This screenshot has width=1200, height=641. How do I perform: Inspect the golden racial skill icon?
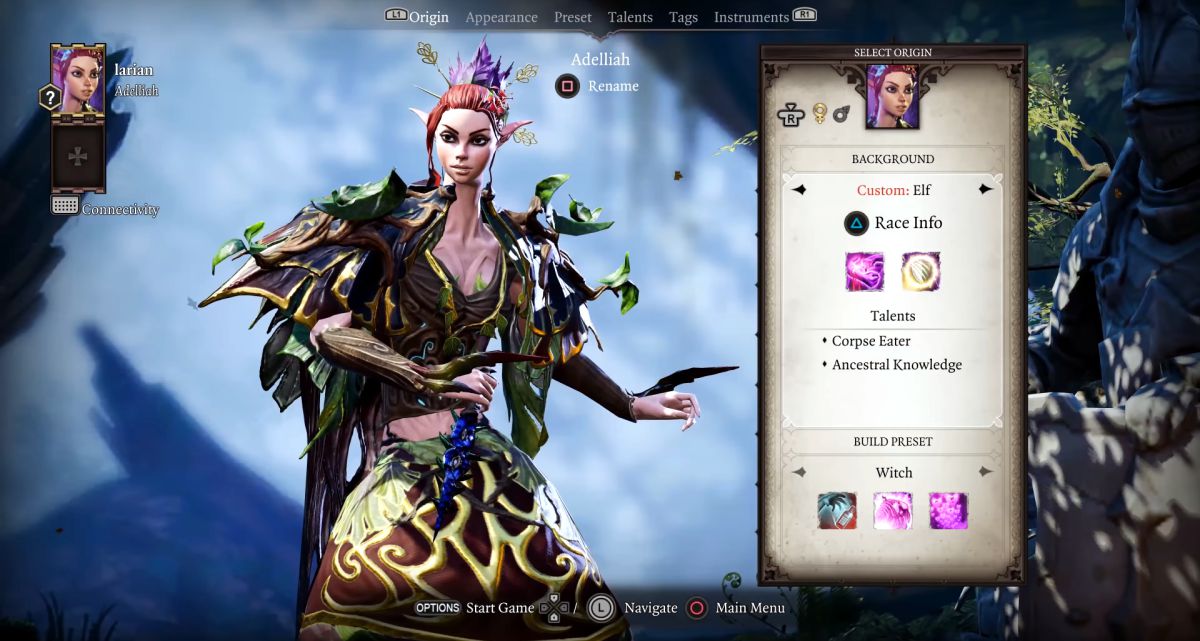[x=920, y=271]
